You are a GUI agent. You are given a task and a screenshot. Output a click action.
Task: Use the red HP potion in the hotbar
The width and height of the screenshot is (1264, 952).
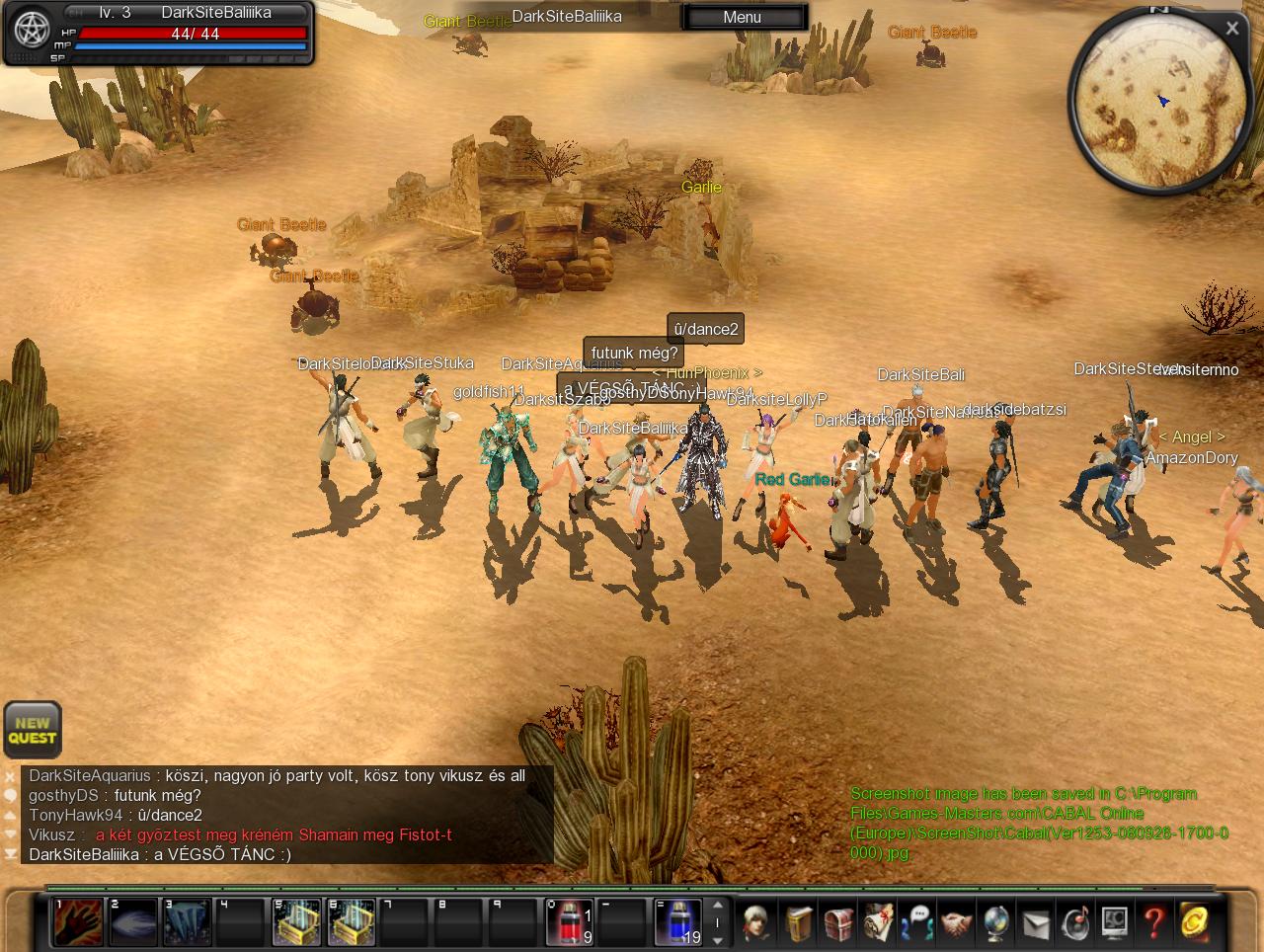(x=570, y=922)
